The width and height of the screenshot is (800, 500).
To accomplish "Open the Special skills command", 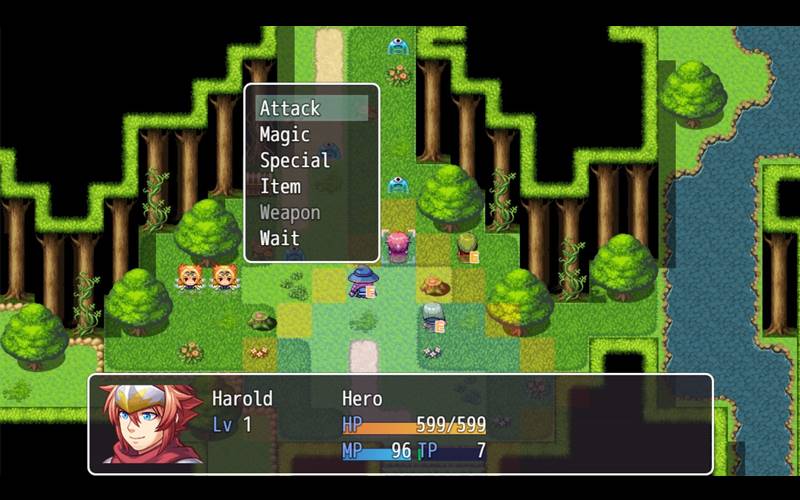I will (x=295, y=160).
